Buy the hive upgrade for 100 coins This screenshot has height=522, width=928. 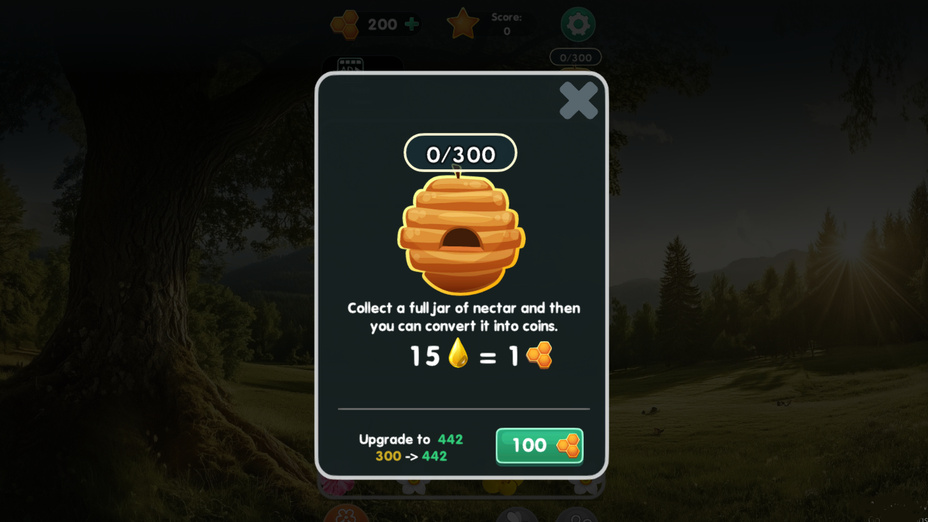click(539, 446)
